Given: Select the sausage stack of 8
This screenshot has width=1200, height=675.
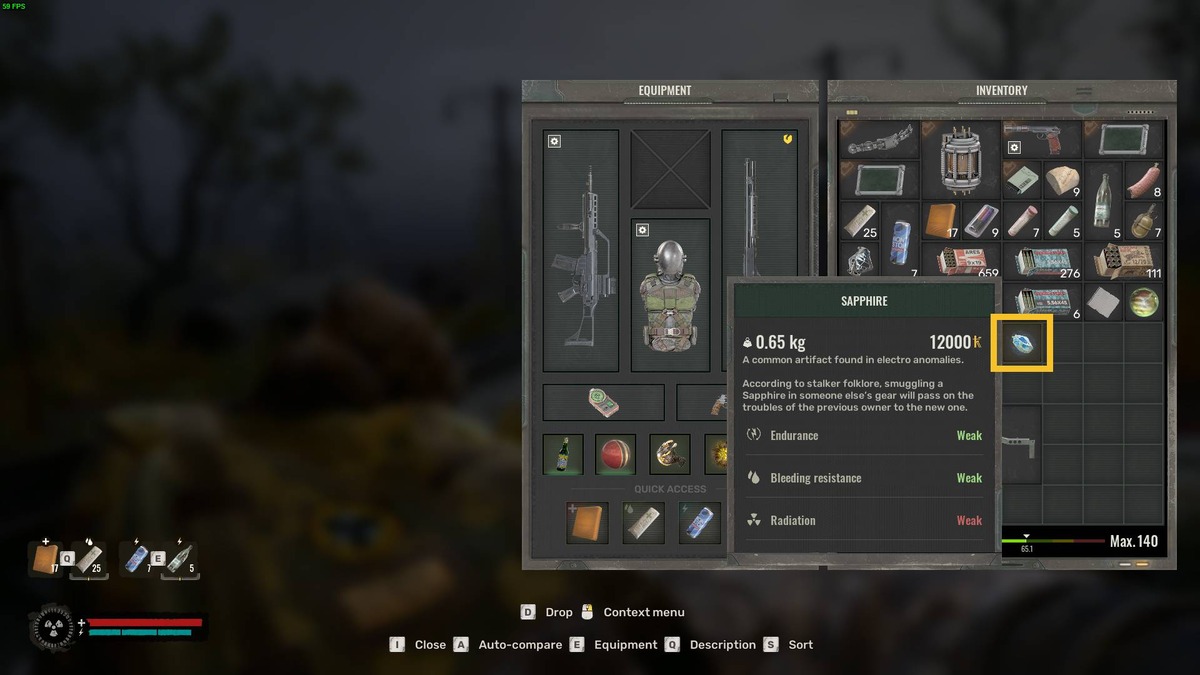Looking at the screenshot, I should (1143, 180).
